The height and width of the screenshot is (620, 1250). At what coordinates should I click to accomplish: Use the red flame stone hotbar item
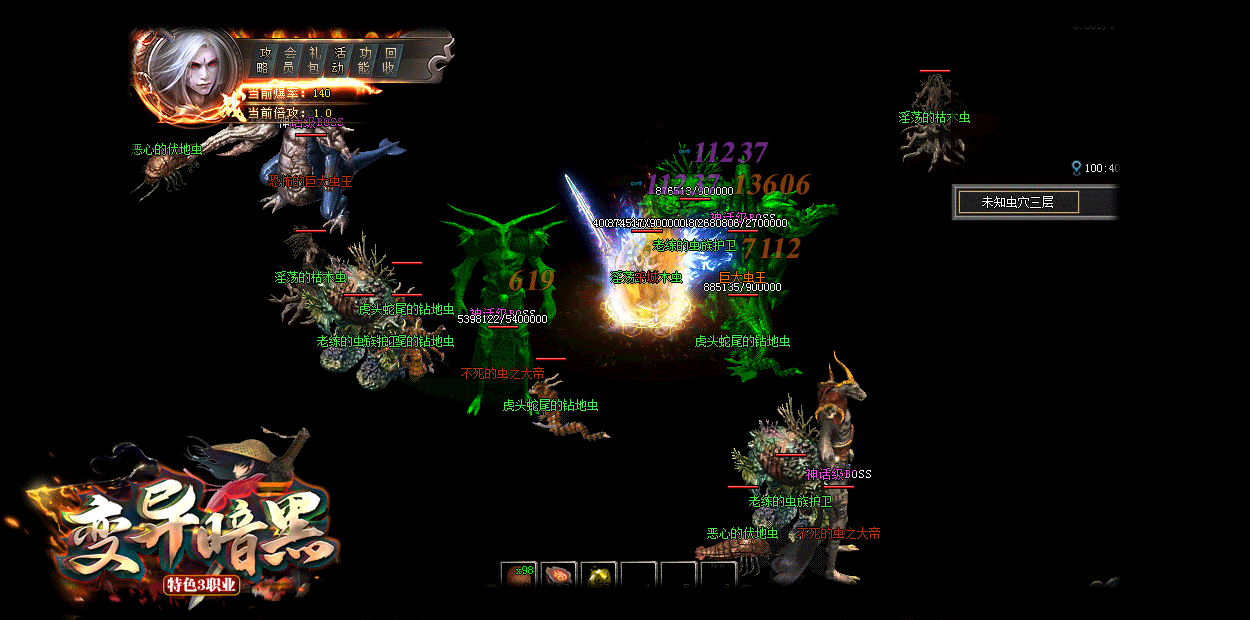click(558, 575)
